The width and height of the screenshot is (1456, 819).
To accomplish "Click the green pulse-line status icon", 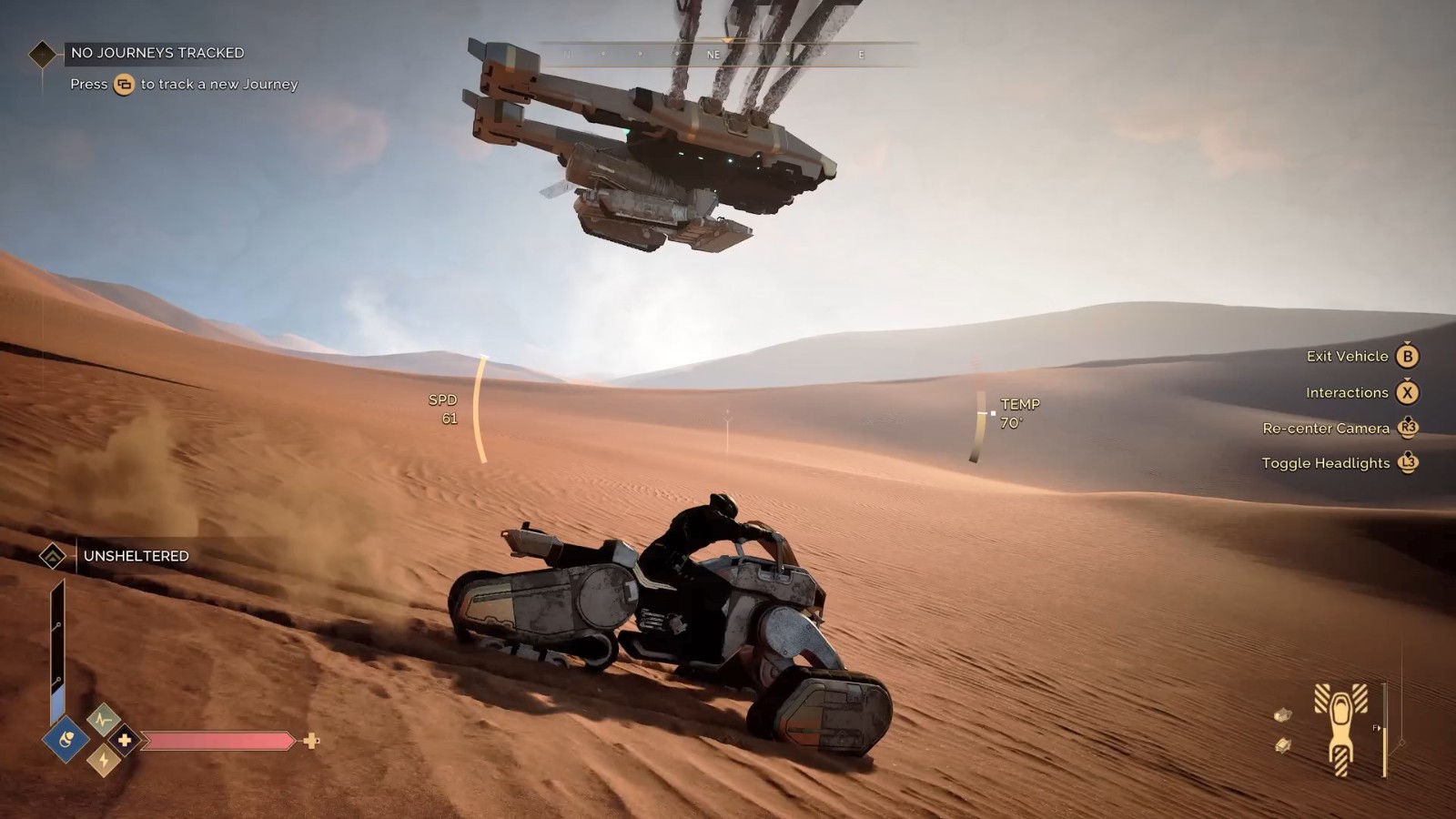I will pyautogui.click(x=104, y=720).
